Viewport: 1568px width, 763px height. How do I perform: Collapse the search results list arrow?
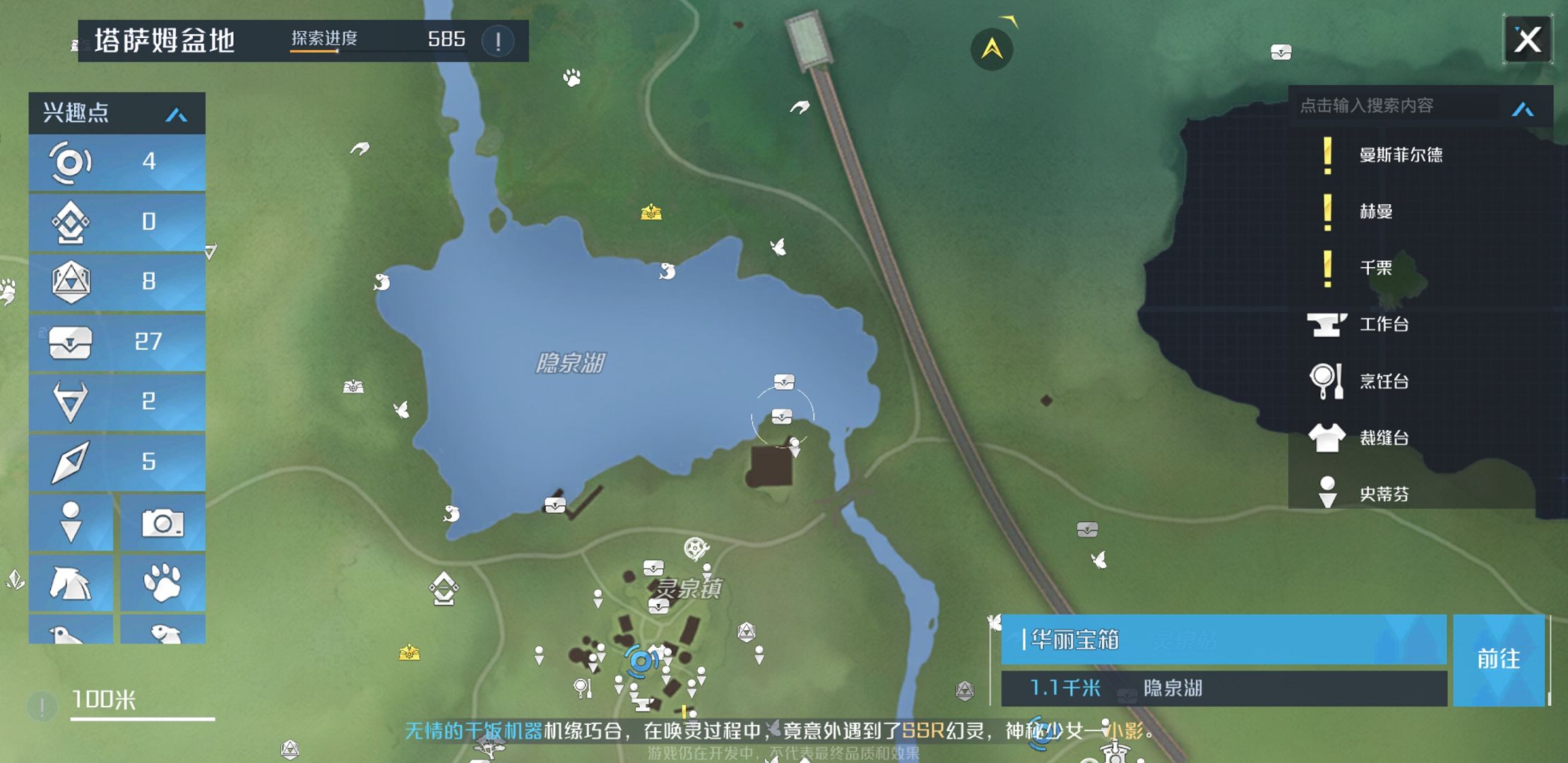1523,109
